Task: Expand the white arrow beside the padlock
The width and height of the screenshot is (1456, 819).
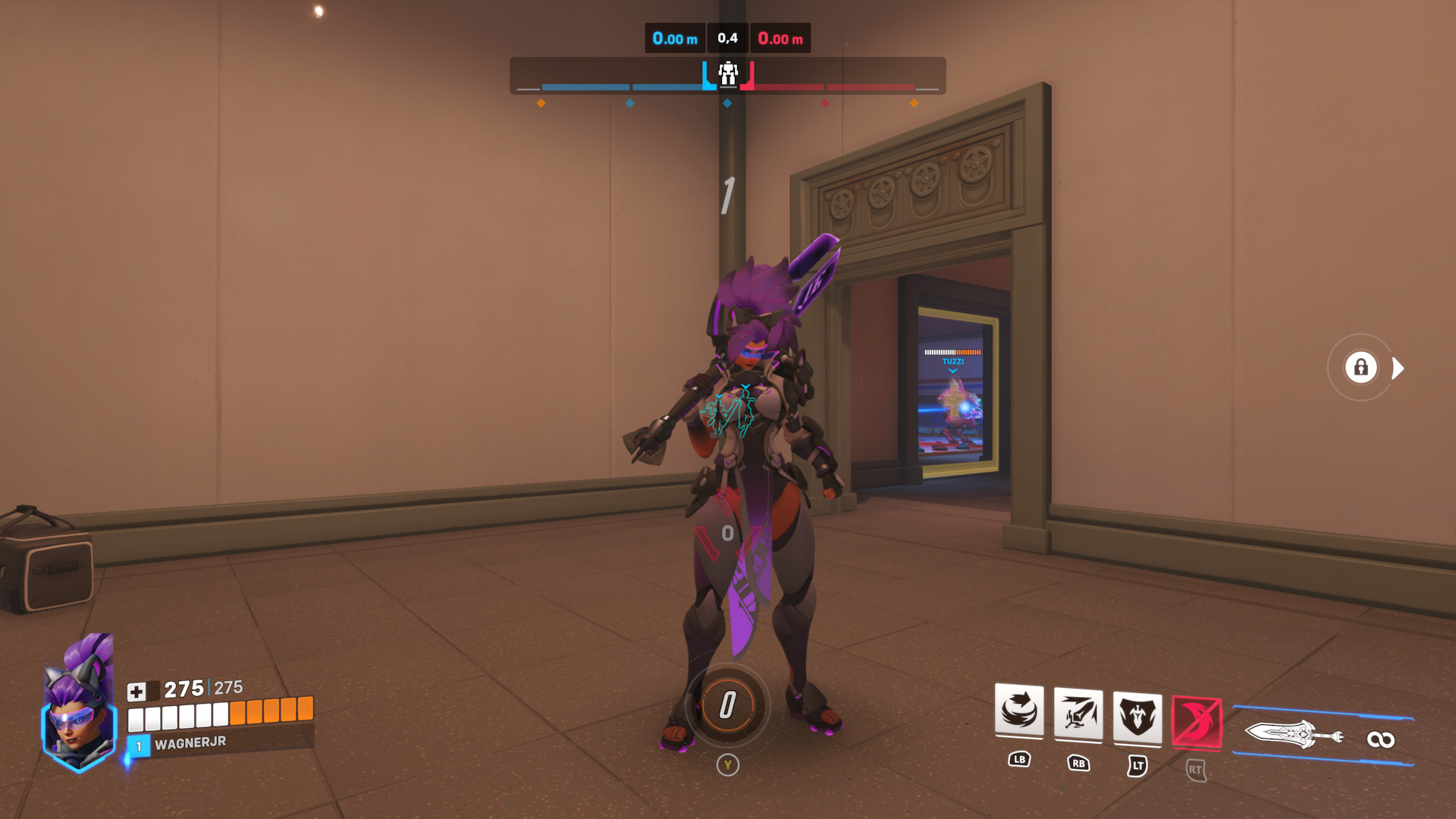Action: pyautogui.click(x=1398, y=369)
